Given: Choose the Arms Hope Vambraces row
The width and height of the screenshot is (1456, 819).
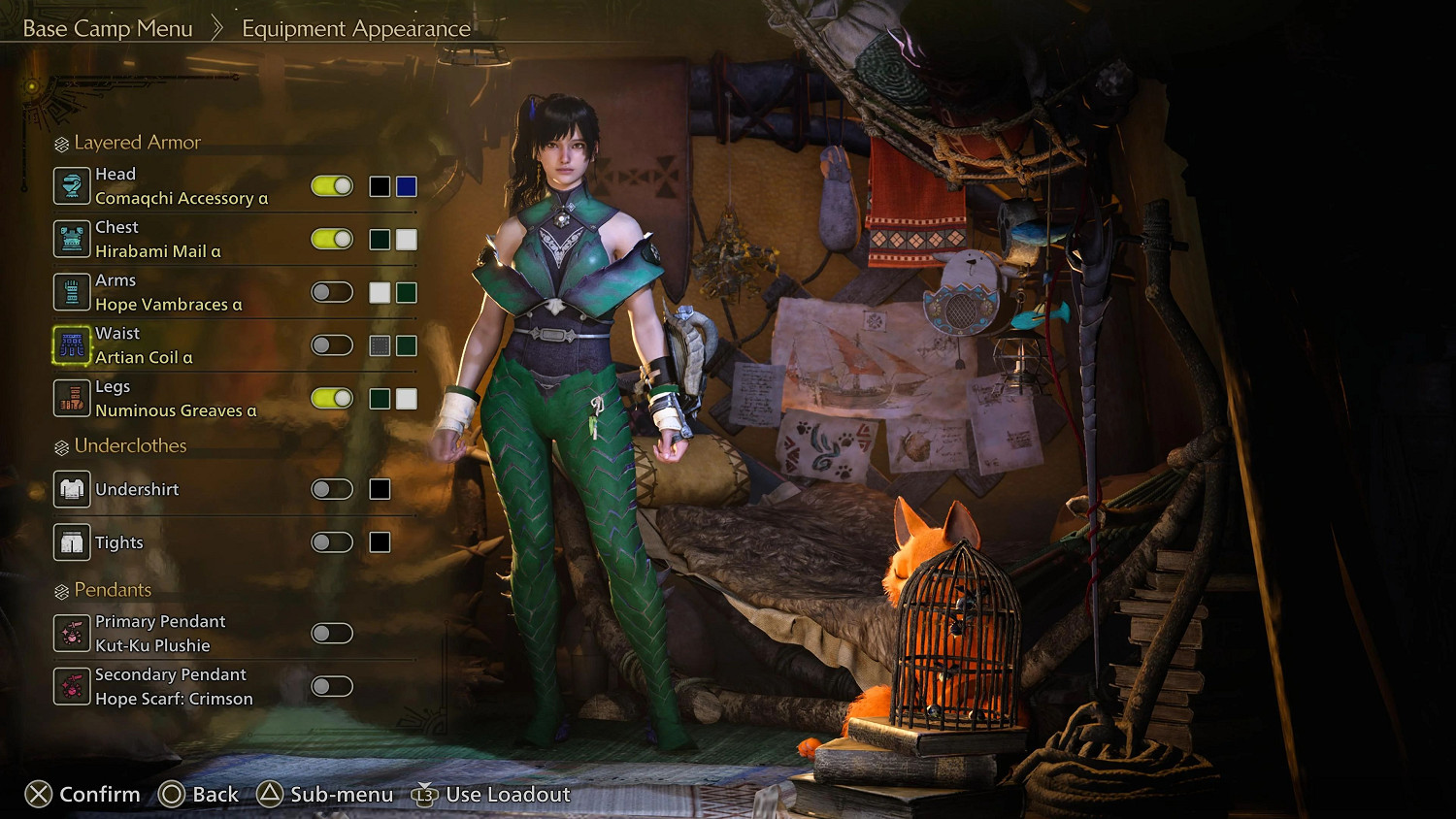Looking at the screenshot, I should [168, 292].
